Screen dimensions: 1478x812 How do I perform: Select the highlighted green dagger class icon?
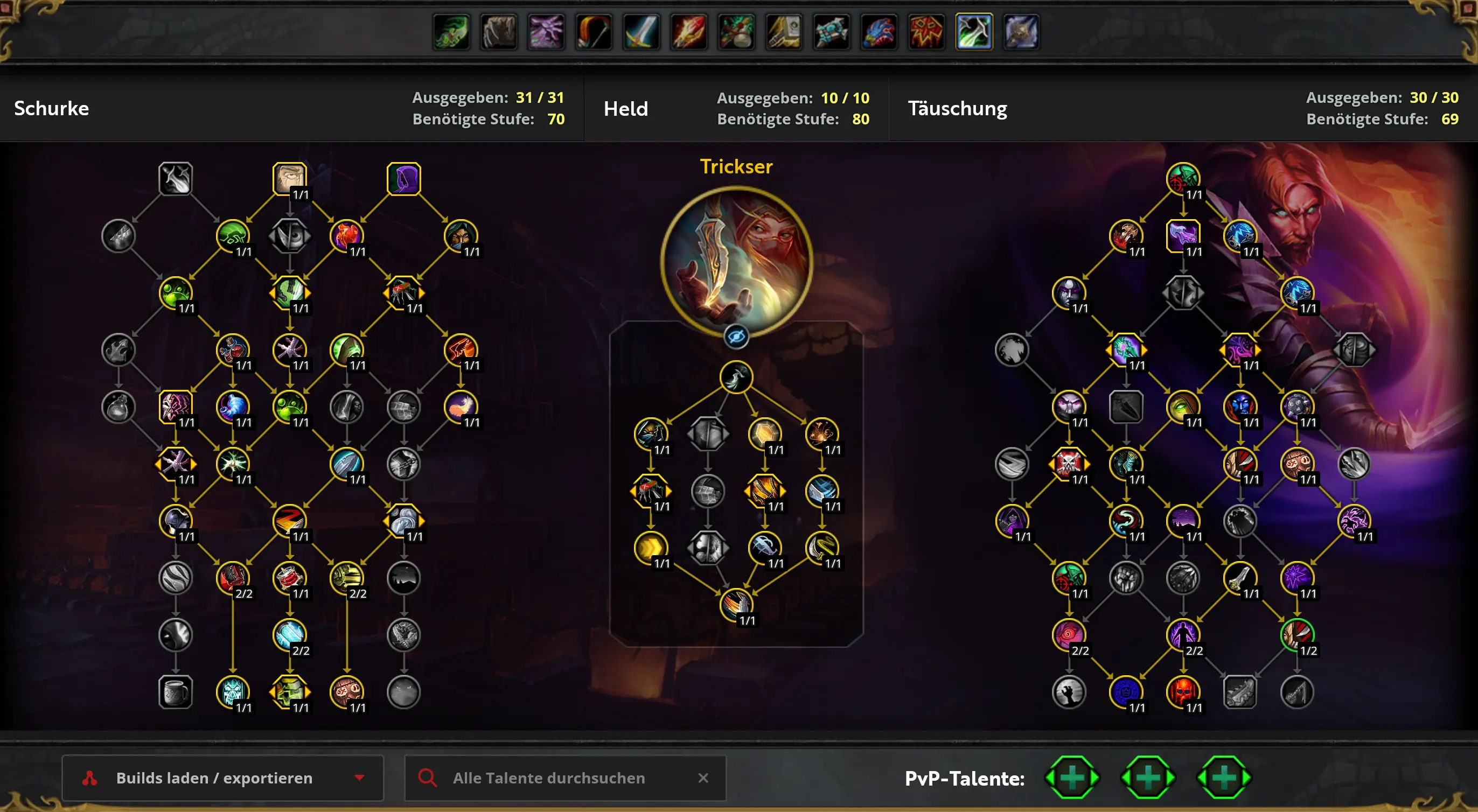coord(974,32)
